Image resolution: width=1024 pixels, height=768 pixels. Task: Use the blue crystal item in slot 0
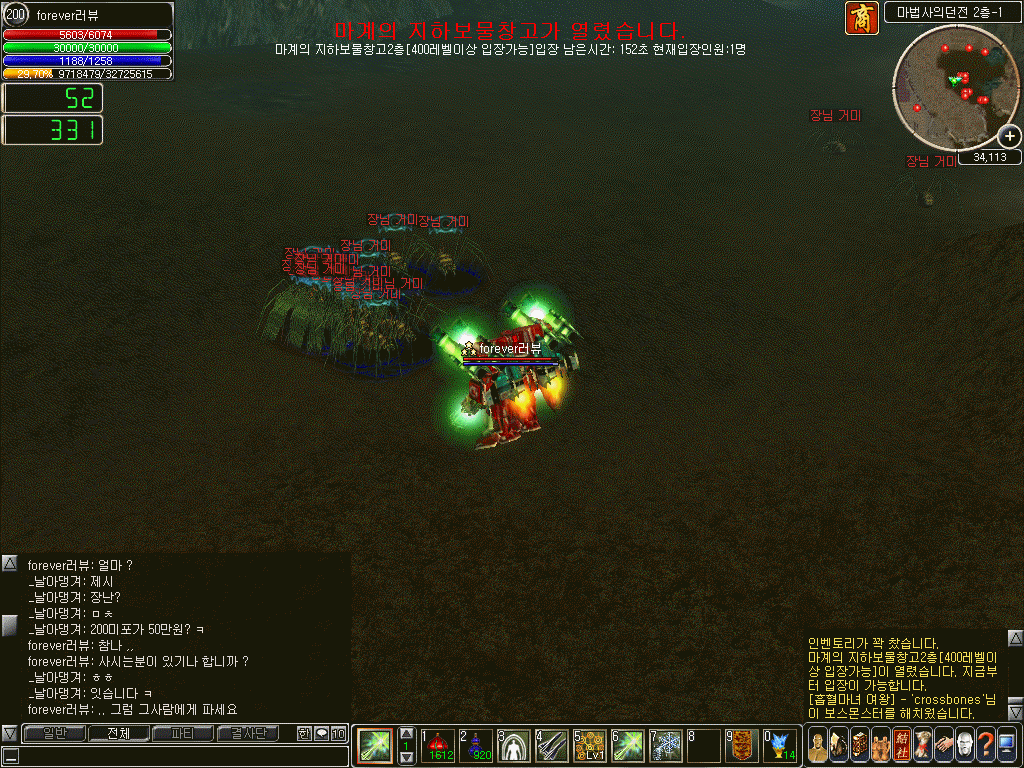pyautogui.click(x=781, y=745)
